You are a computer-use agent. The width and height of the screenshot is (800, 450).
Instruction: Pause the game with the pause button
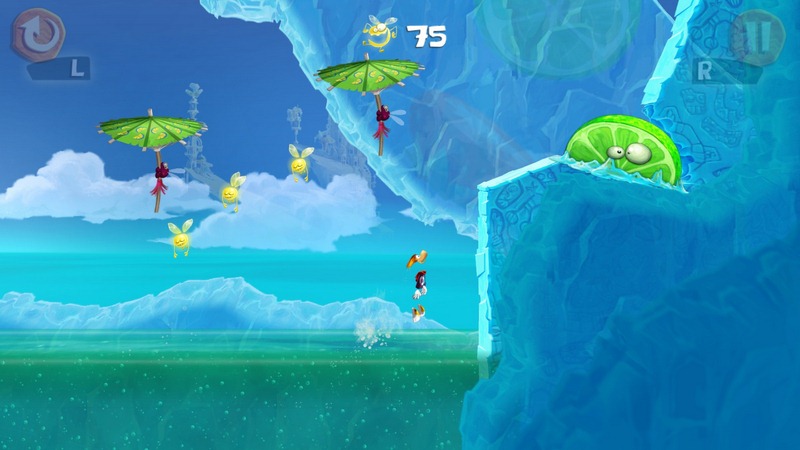coord(761,36)
